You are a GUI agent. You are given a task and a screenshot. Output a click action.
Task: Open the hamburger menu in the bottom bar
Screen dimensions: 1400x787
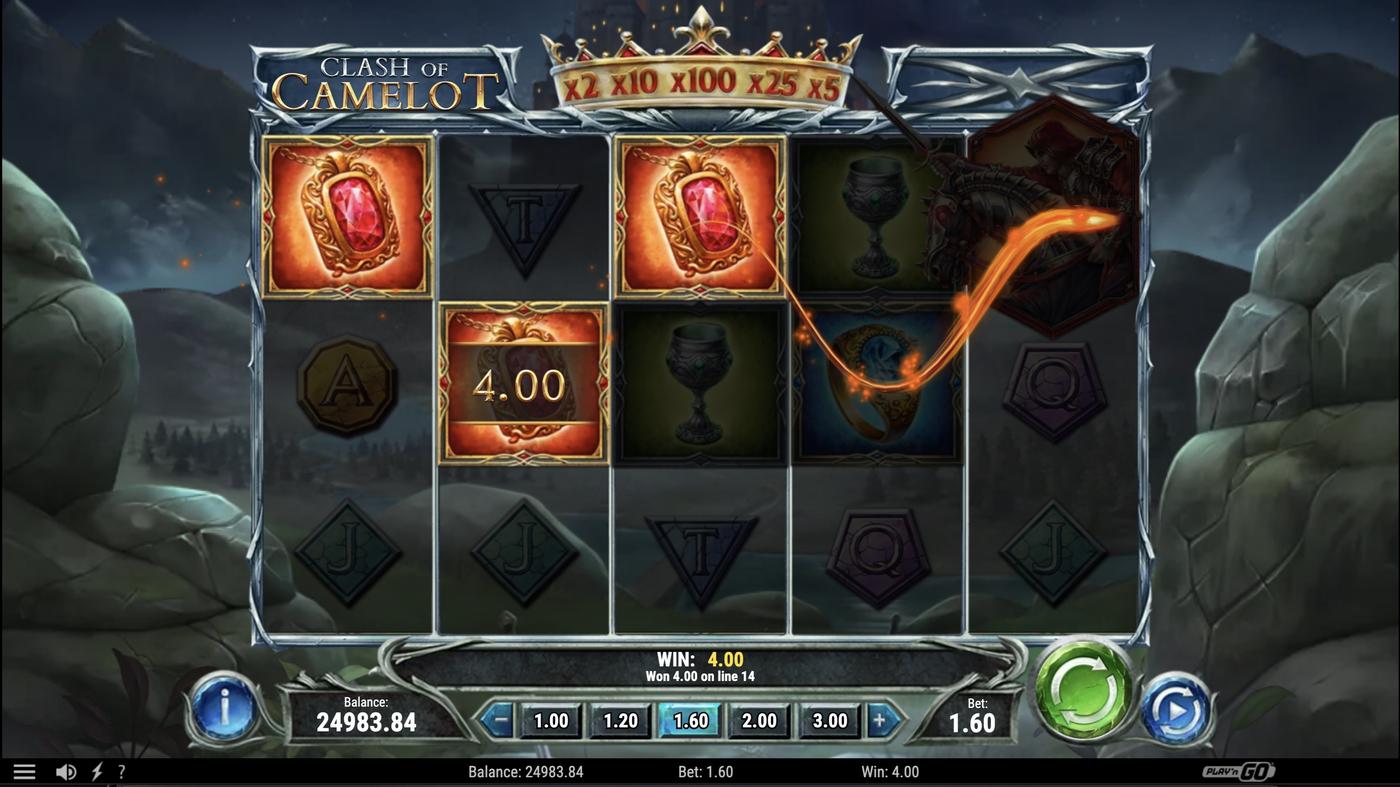[x=24, y=770]
